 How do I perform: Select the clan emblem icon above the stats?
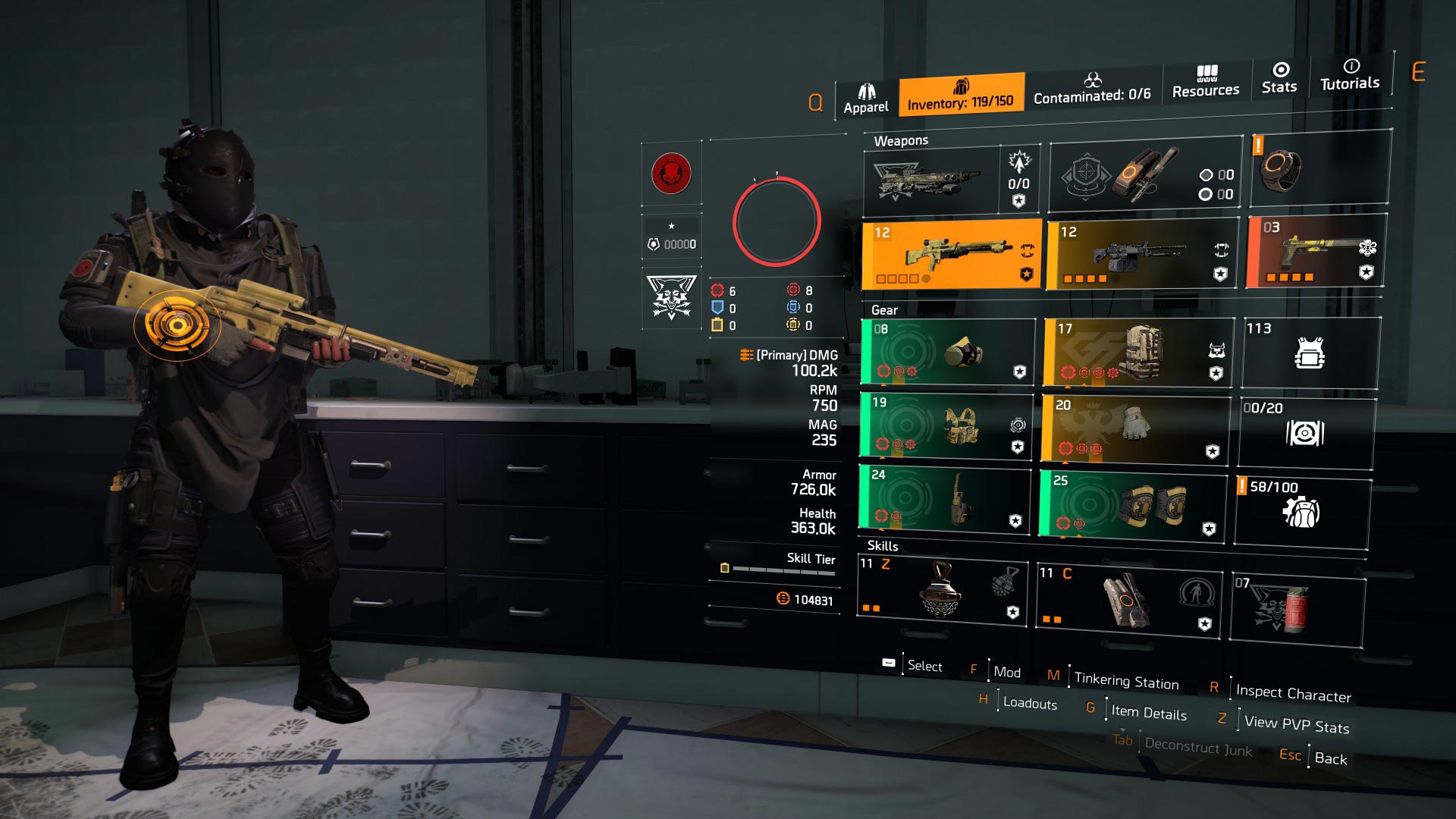[670, 173]
